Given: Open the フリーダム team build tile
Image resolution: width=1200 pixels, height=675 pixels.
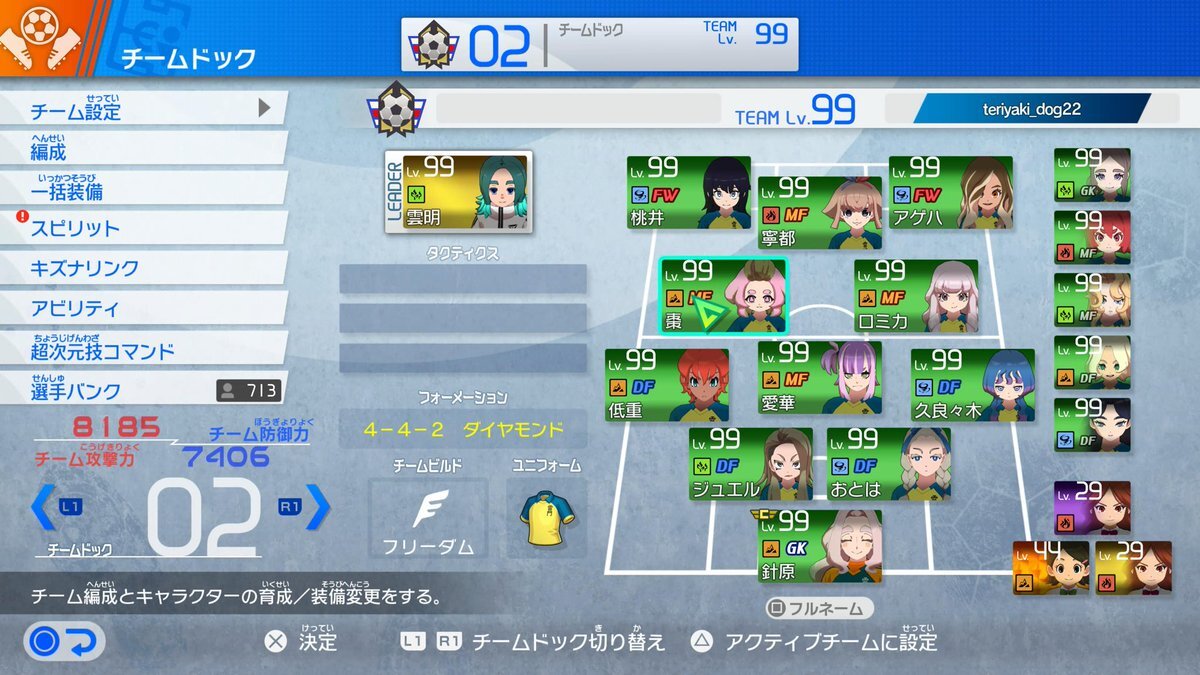Looking at the screenshot, I should [x=427, y=517].
